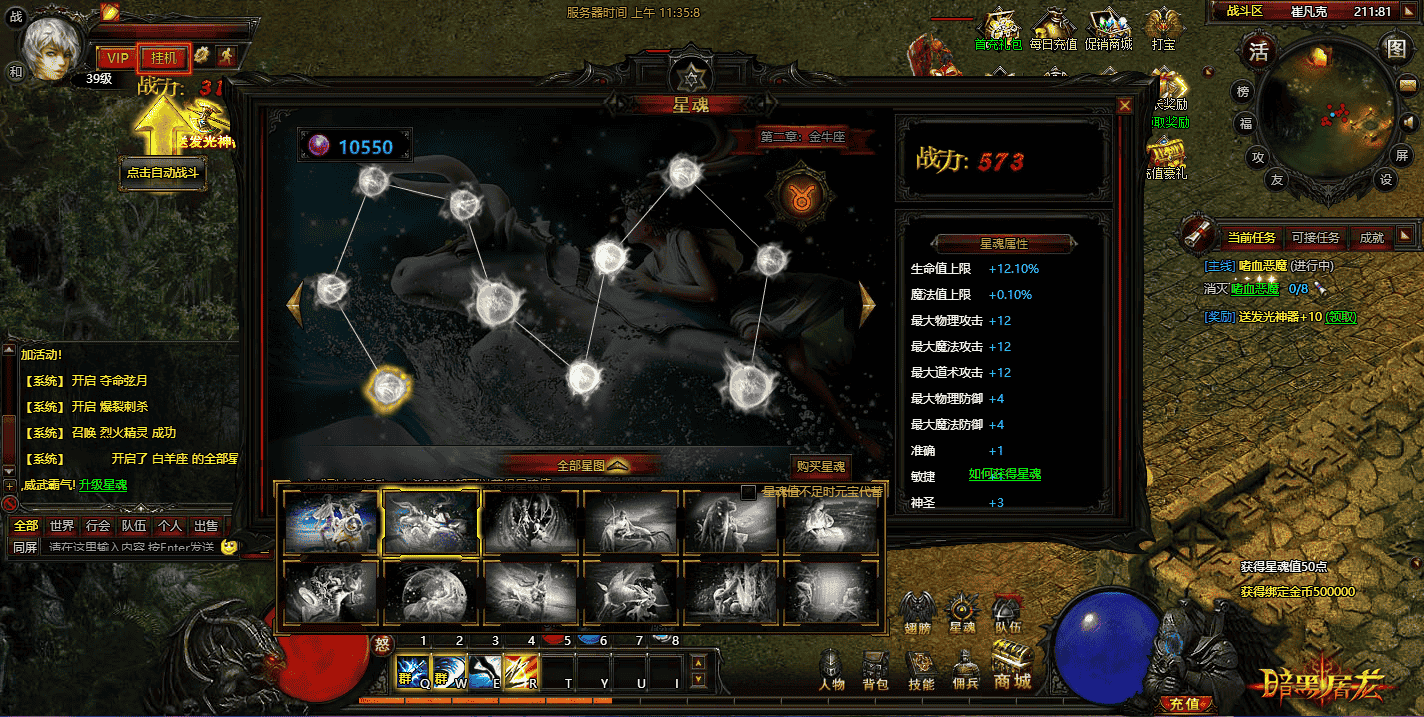1424x717 pixels.
Task: Switch to the 世界 chat channel tab
Action: (62, 525)
